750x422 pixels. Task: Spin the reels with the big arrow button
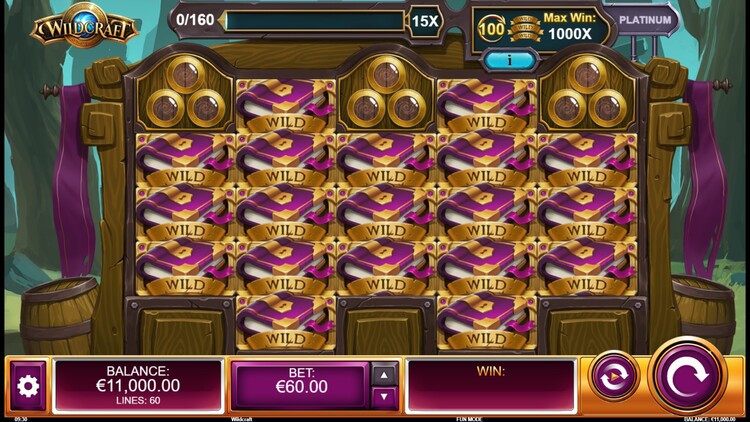687,375
